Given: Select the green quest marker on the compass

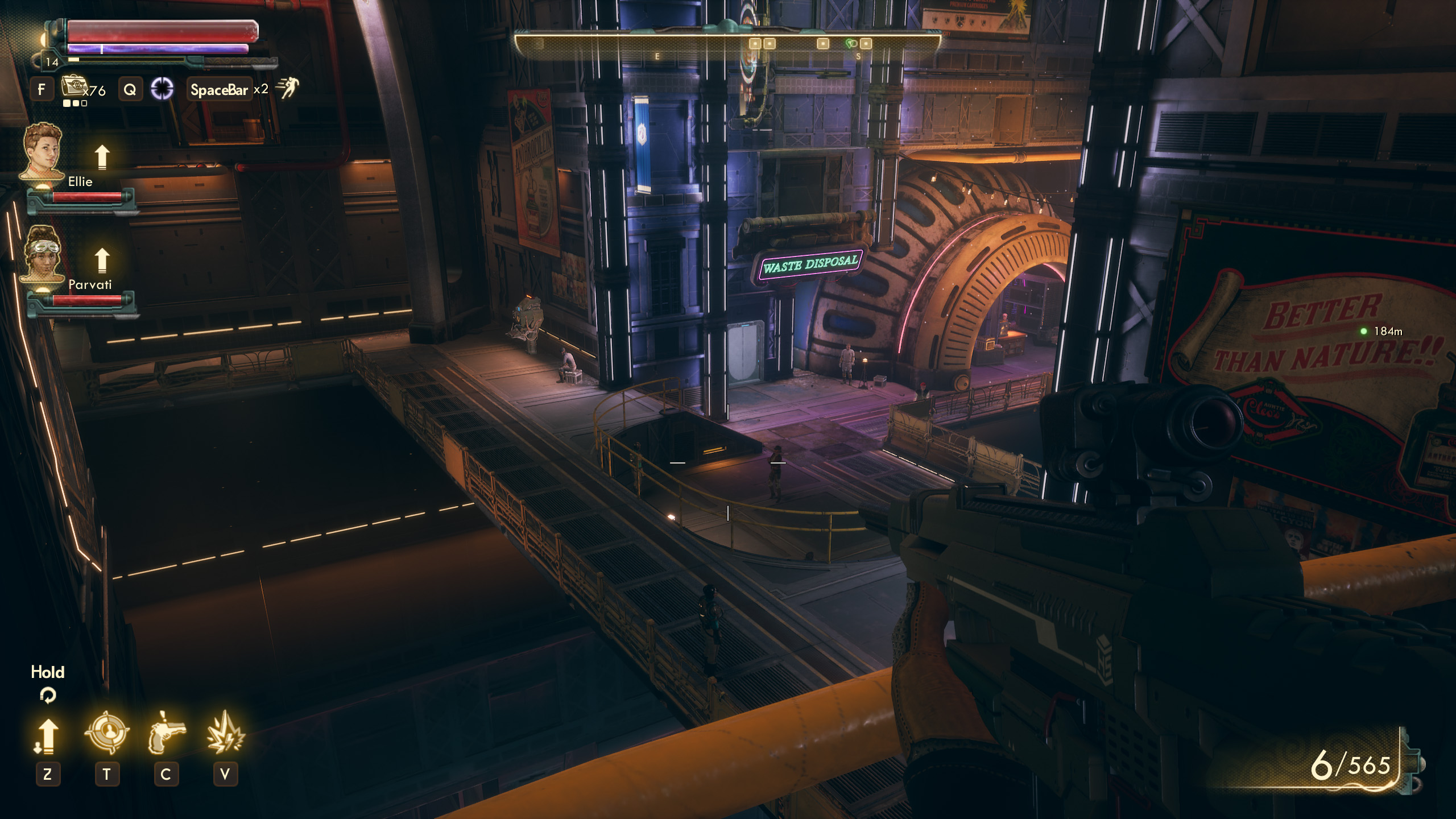Looking at the screenshot, I should coord(851,43).
